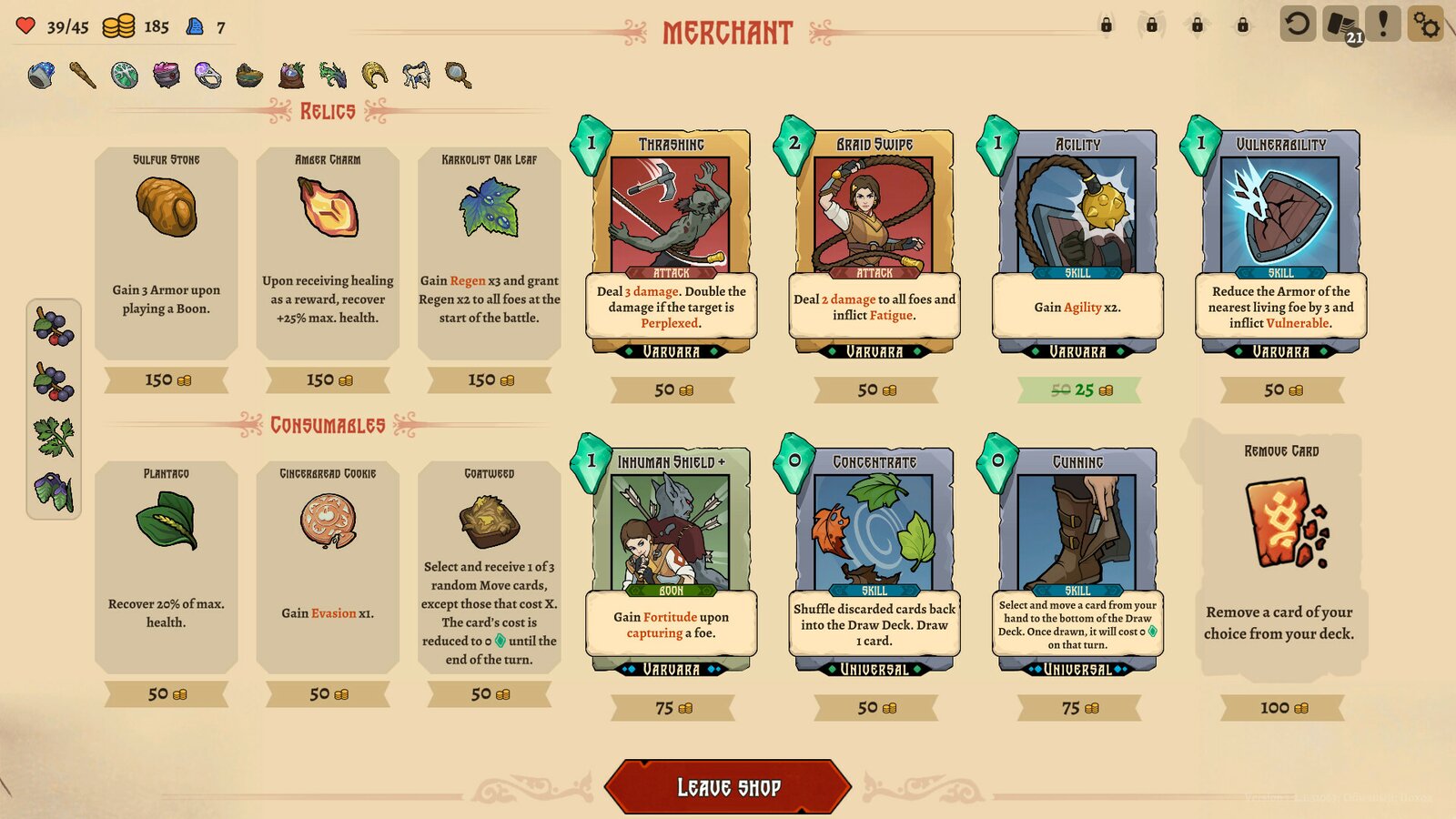Click the purple cauldron relic icon
Image resolution: width=1456 pixels, height=819 pixels.
[x=165, y=74]
